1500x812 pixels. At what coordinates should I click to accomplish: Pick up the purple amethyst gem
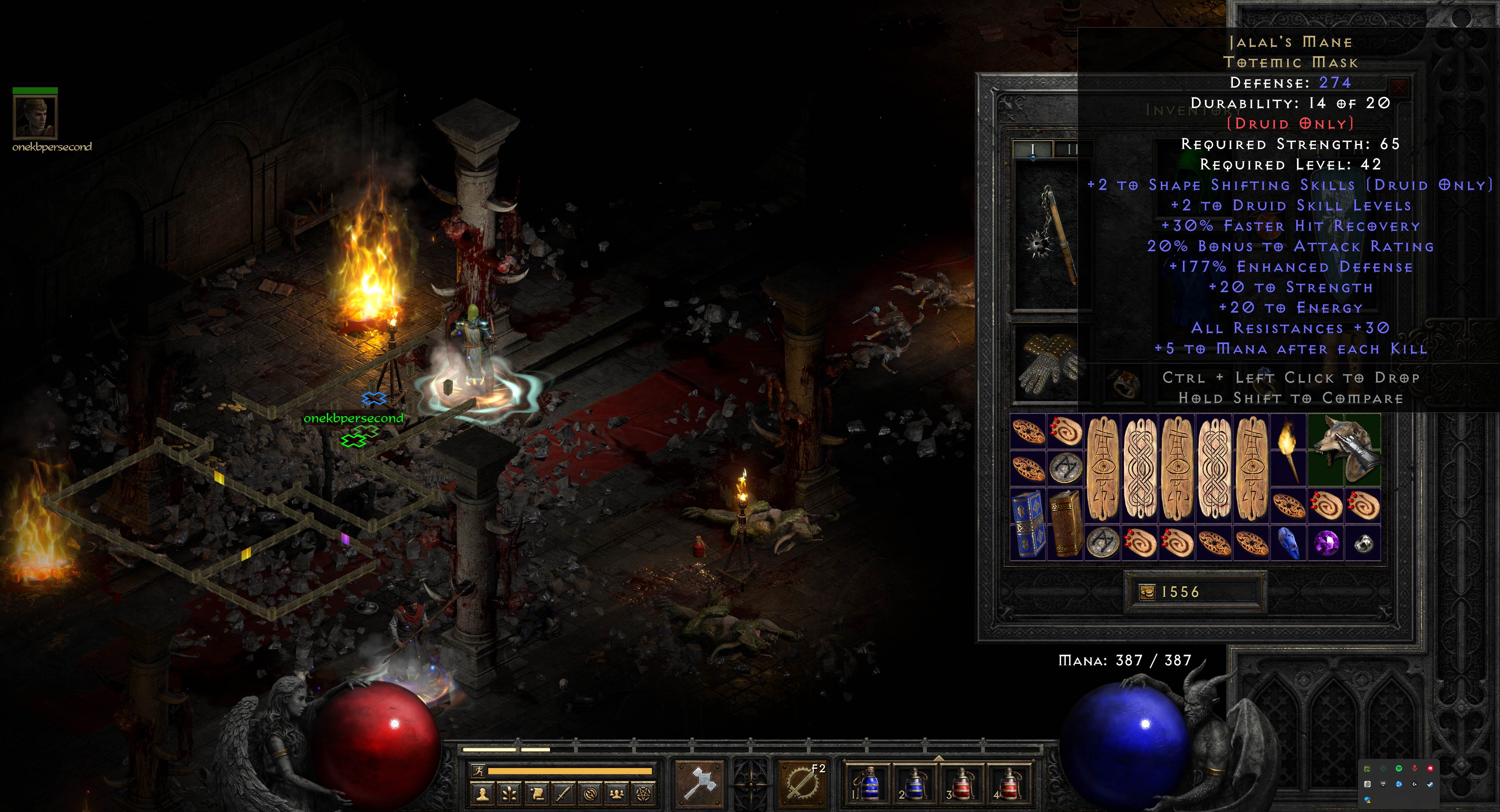click(x=1326, y=543)
